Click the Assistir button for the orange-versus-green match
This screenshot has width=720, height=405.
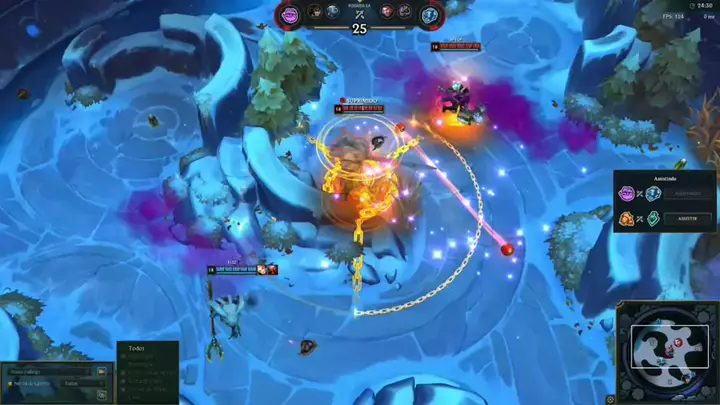(688, 218)
